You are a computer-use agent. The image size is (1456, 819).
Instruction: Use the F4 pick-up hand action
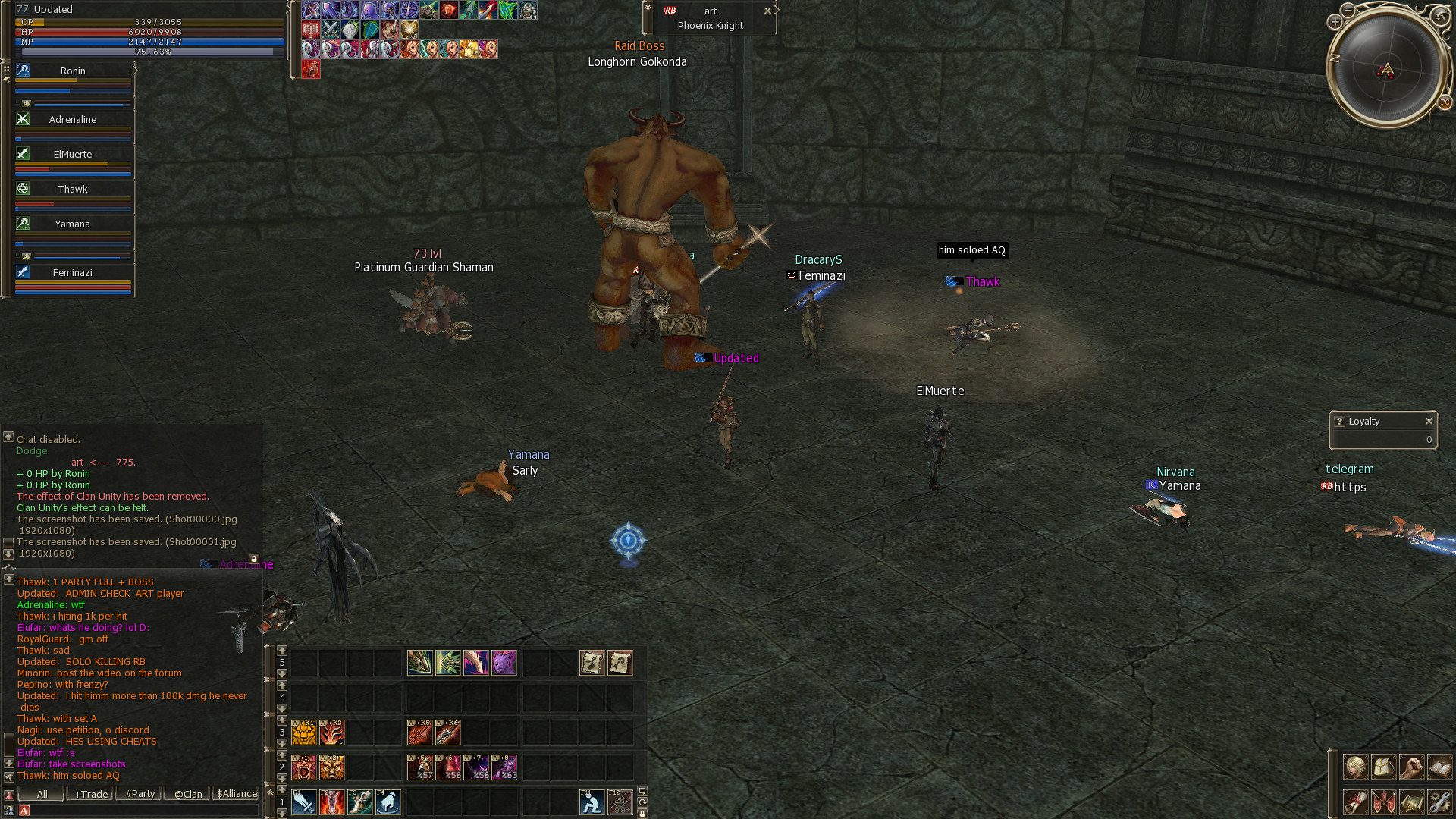[388, 802]
